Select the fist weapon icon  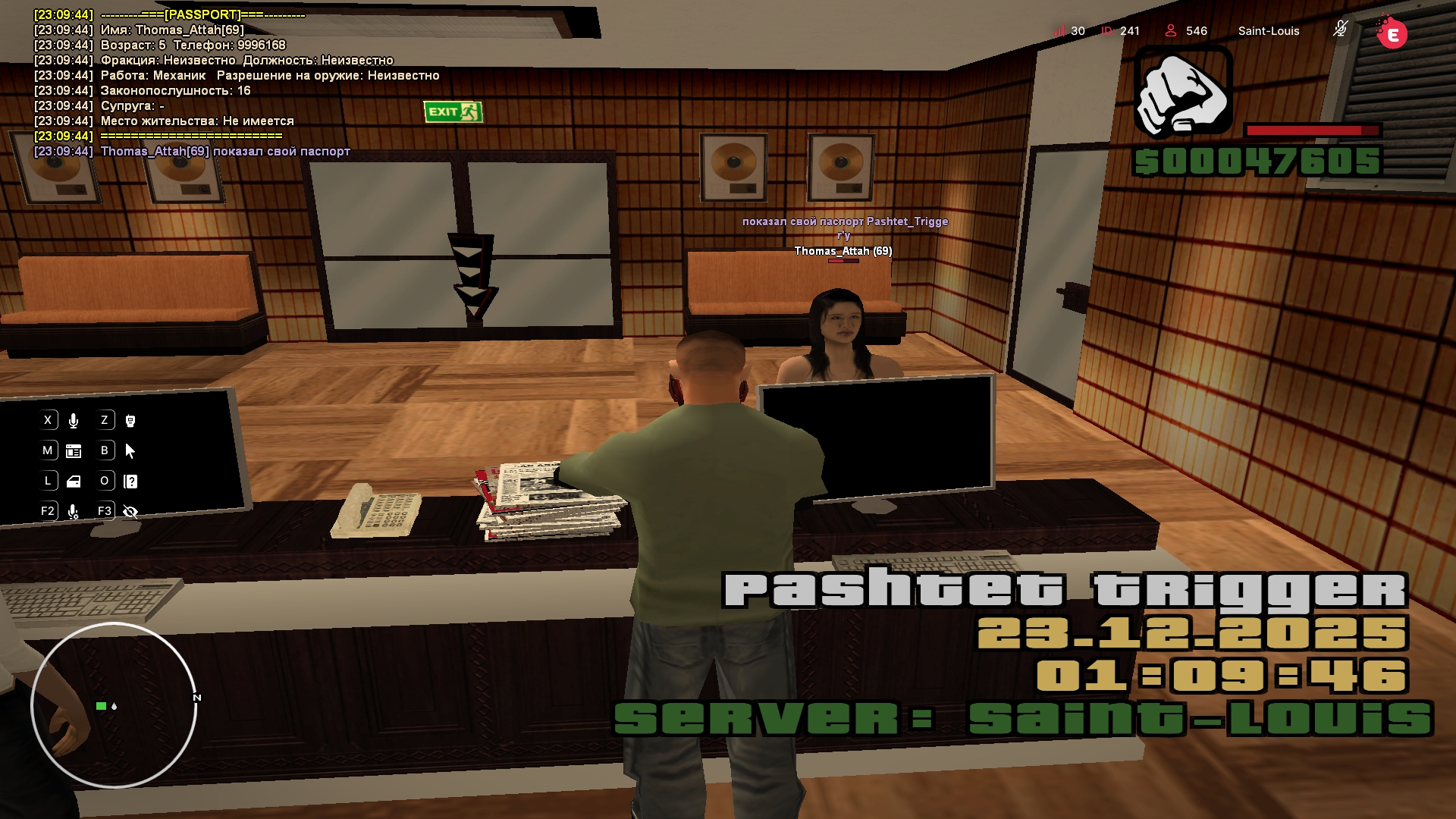(1182, 92)
